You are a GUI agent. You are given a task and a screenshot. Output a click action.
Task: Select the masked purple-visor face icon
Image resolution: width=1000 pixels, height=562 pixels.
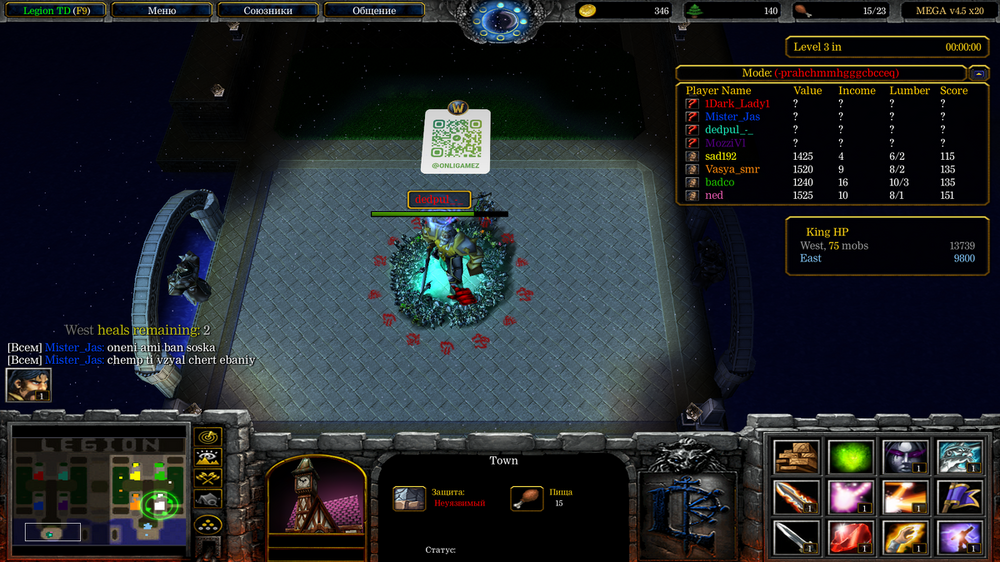(x=905, y=457)
